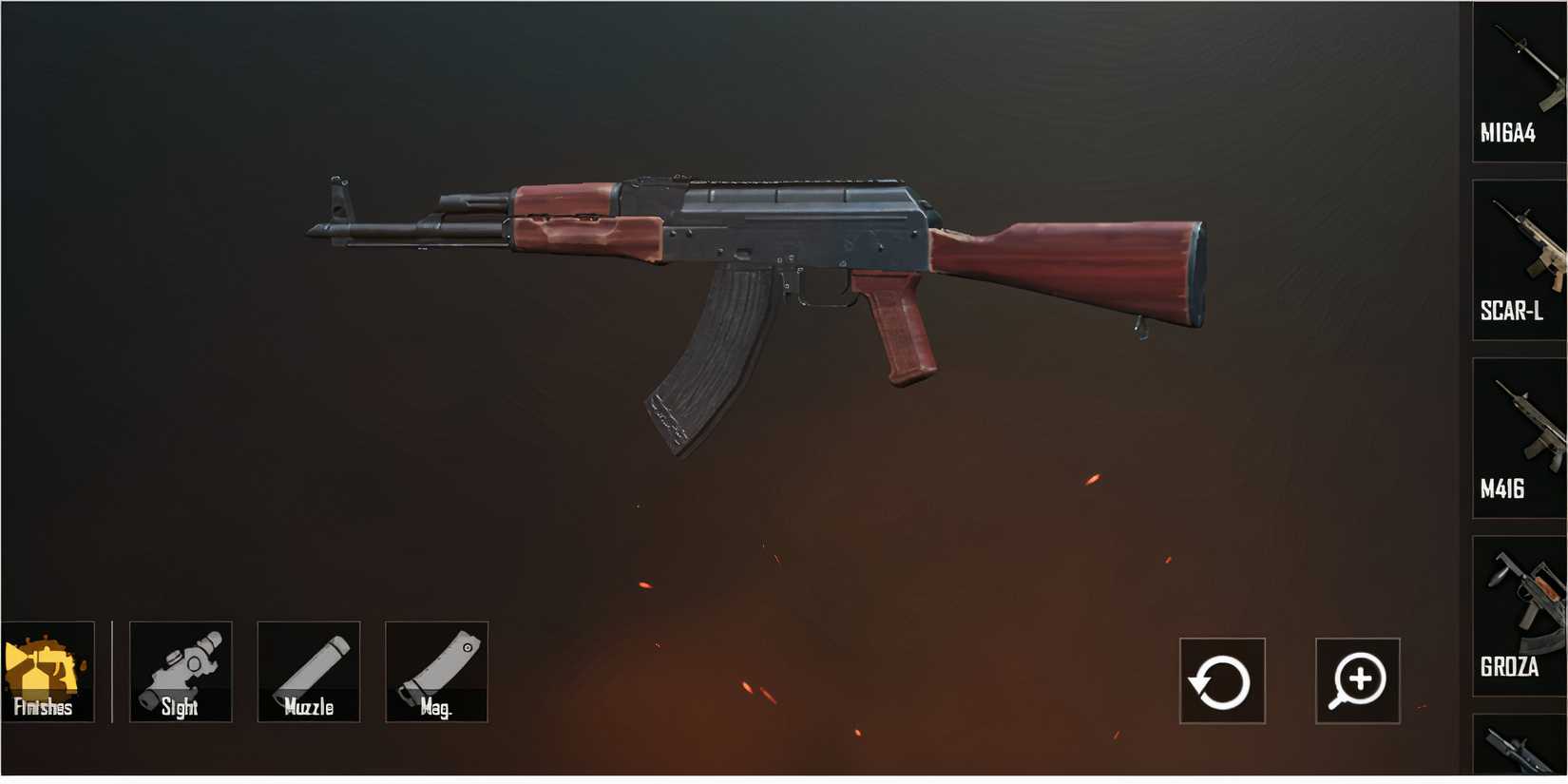Click the magnifying glass zoom icon
The height and width of the screenshot is (784, 1568).
pyautogui.click(x=1358, y=679)
